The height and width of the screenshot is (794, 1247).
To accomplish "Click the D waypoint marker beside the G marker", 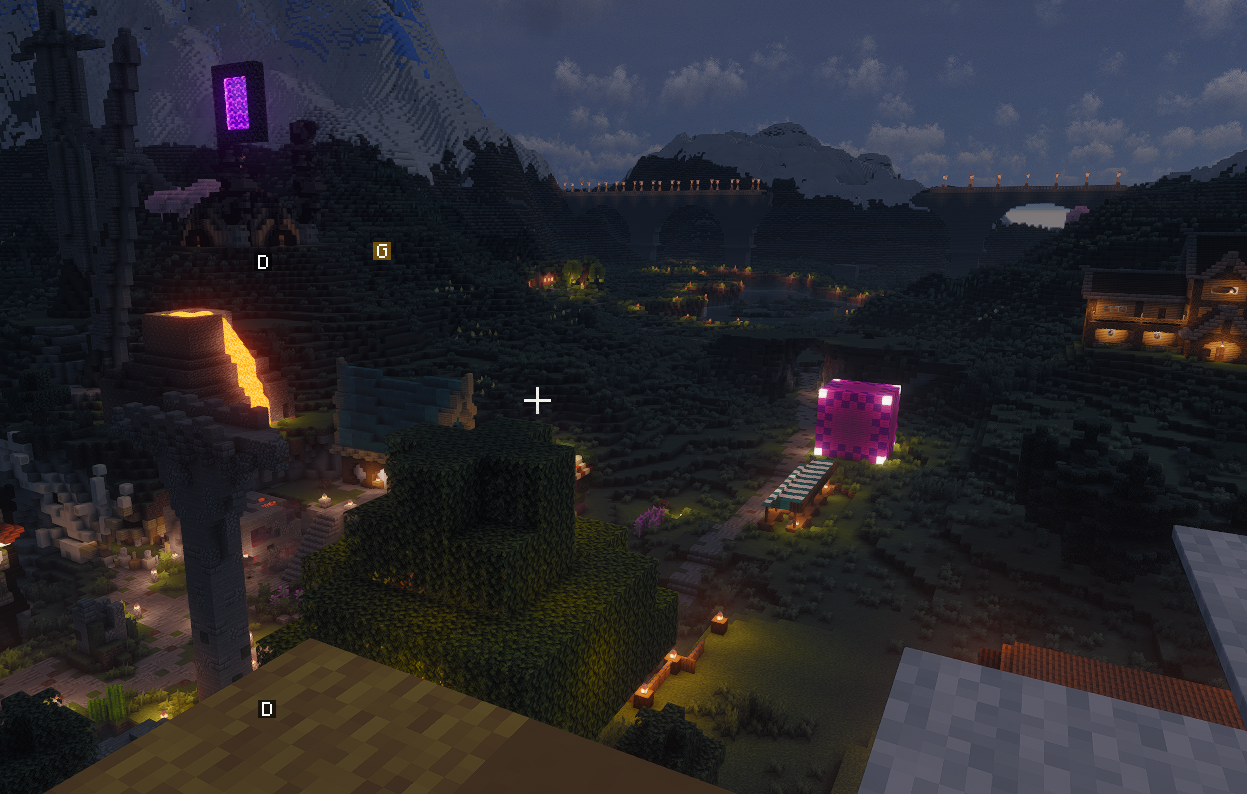I will click(263, 262).
